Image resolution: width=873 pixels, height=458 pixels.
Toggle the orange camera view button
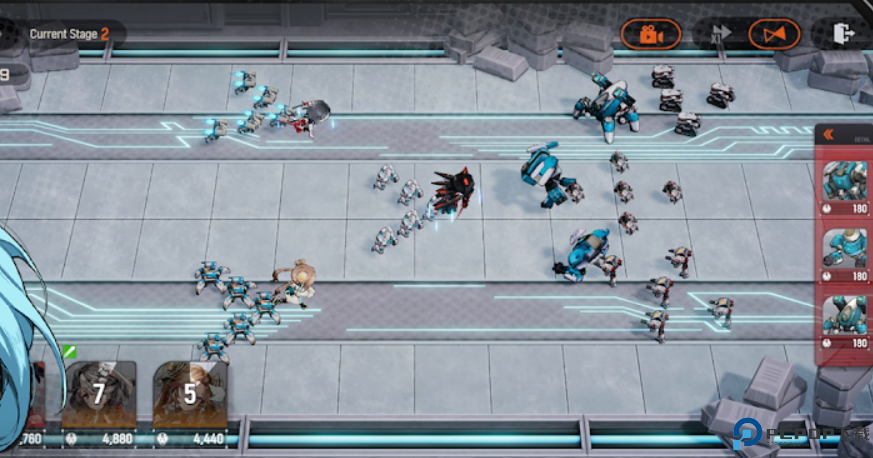point(651,34)
